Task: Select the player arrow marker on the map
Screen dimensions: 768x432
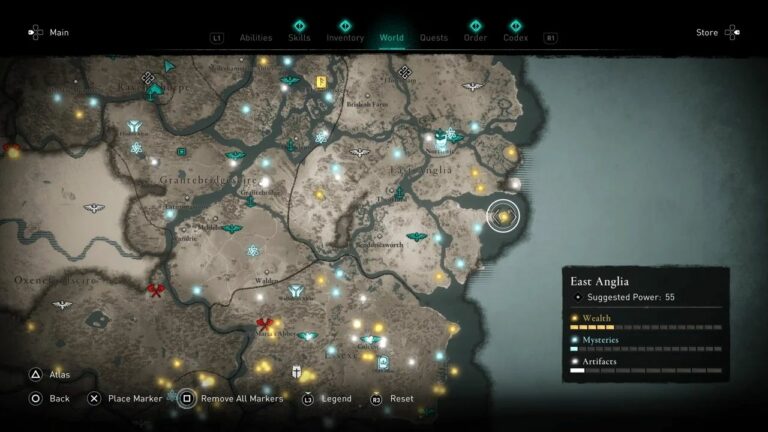Action: pos(170,66)
